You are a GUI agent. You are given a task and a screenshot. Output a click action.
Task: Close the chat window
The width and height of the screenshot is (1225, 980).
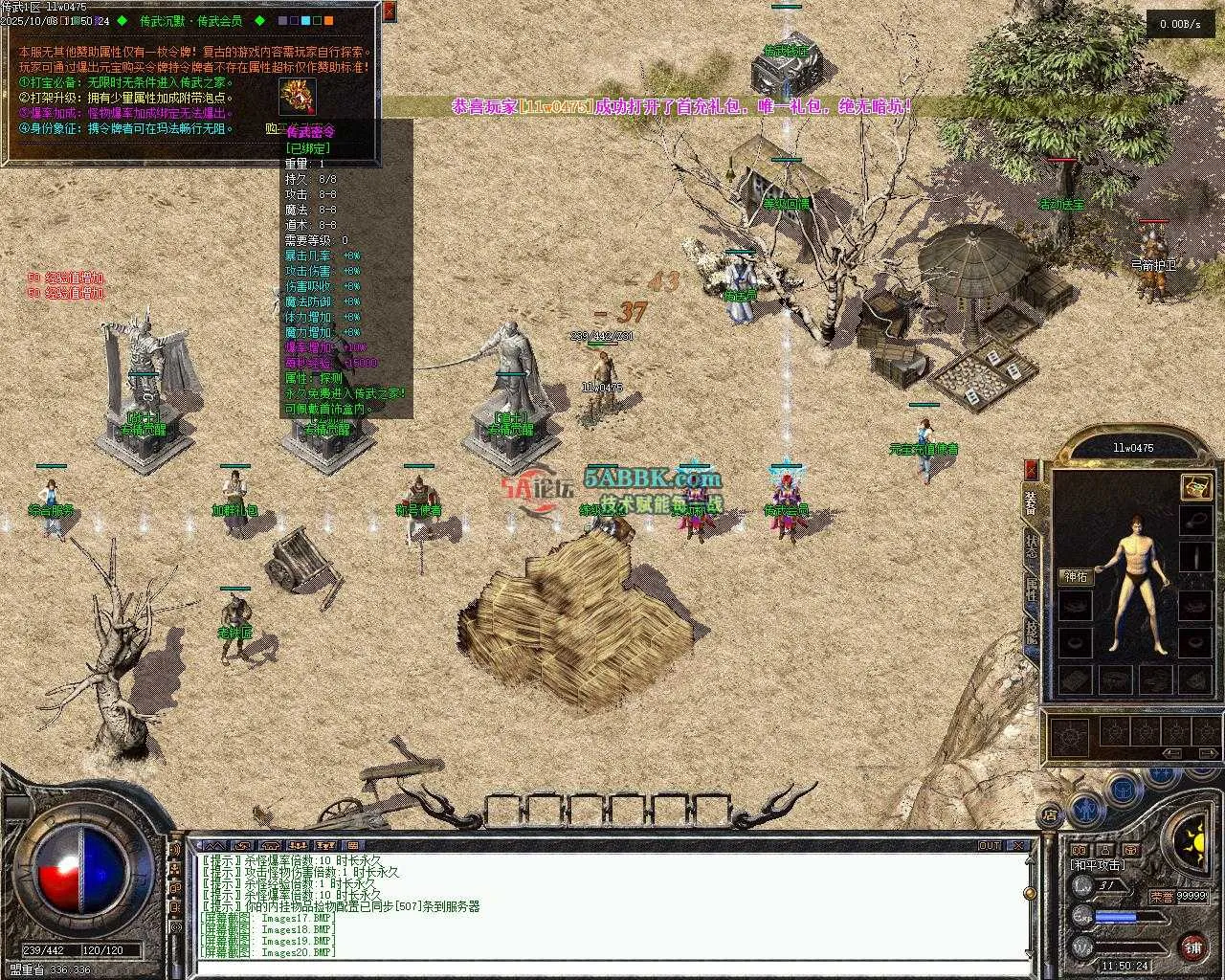(x=1020, y=846)
